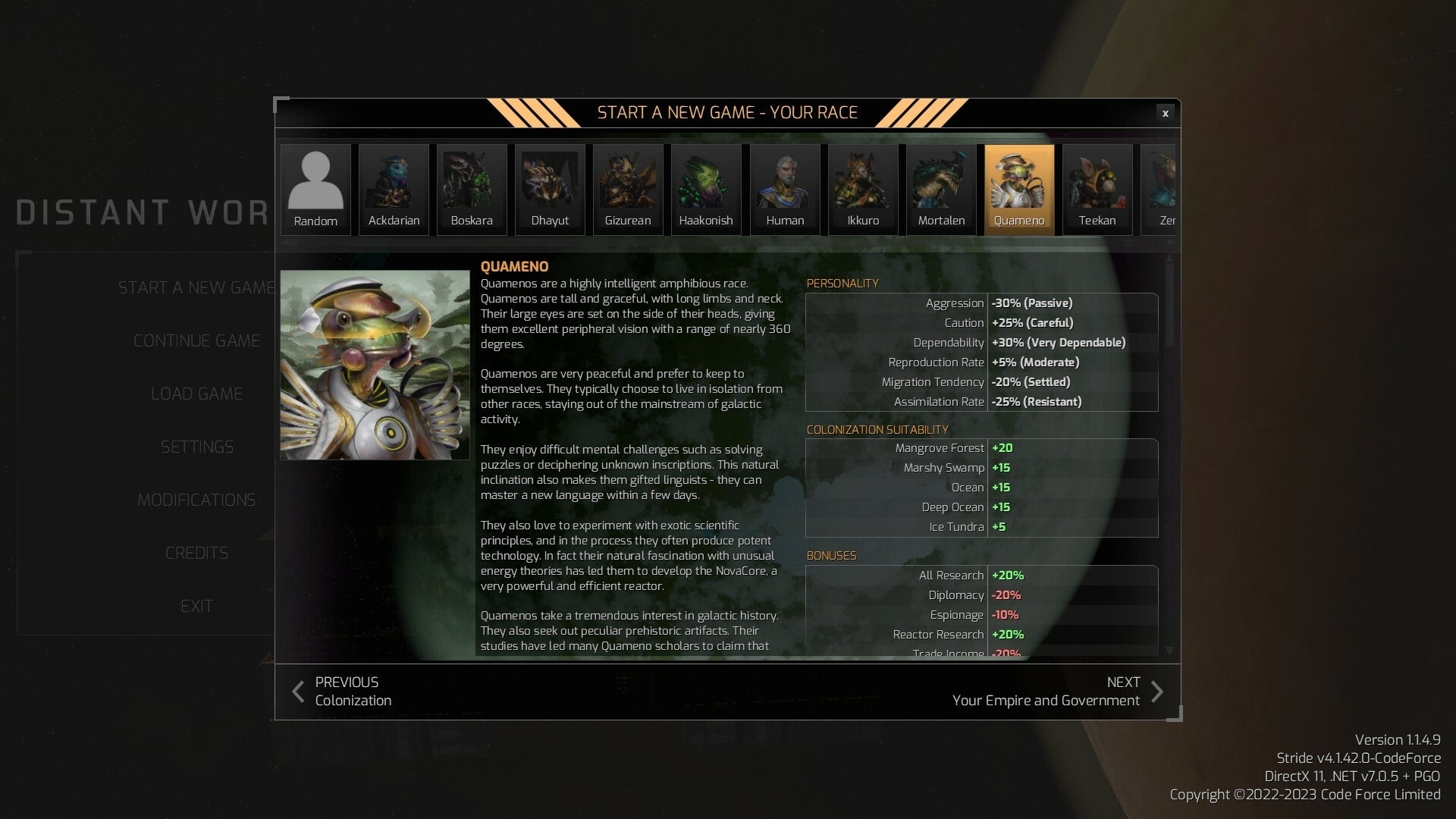The image size is (1456, 819).
Task: Close the race selection dialog
Action: click(1165, 113)
